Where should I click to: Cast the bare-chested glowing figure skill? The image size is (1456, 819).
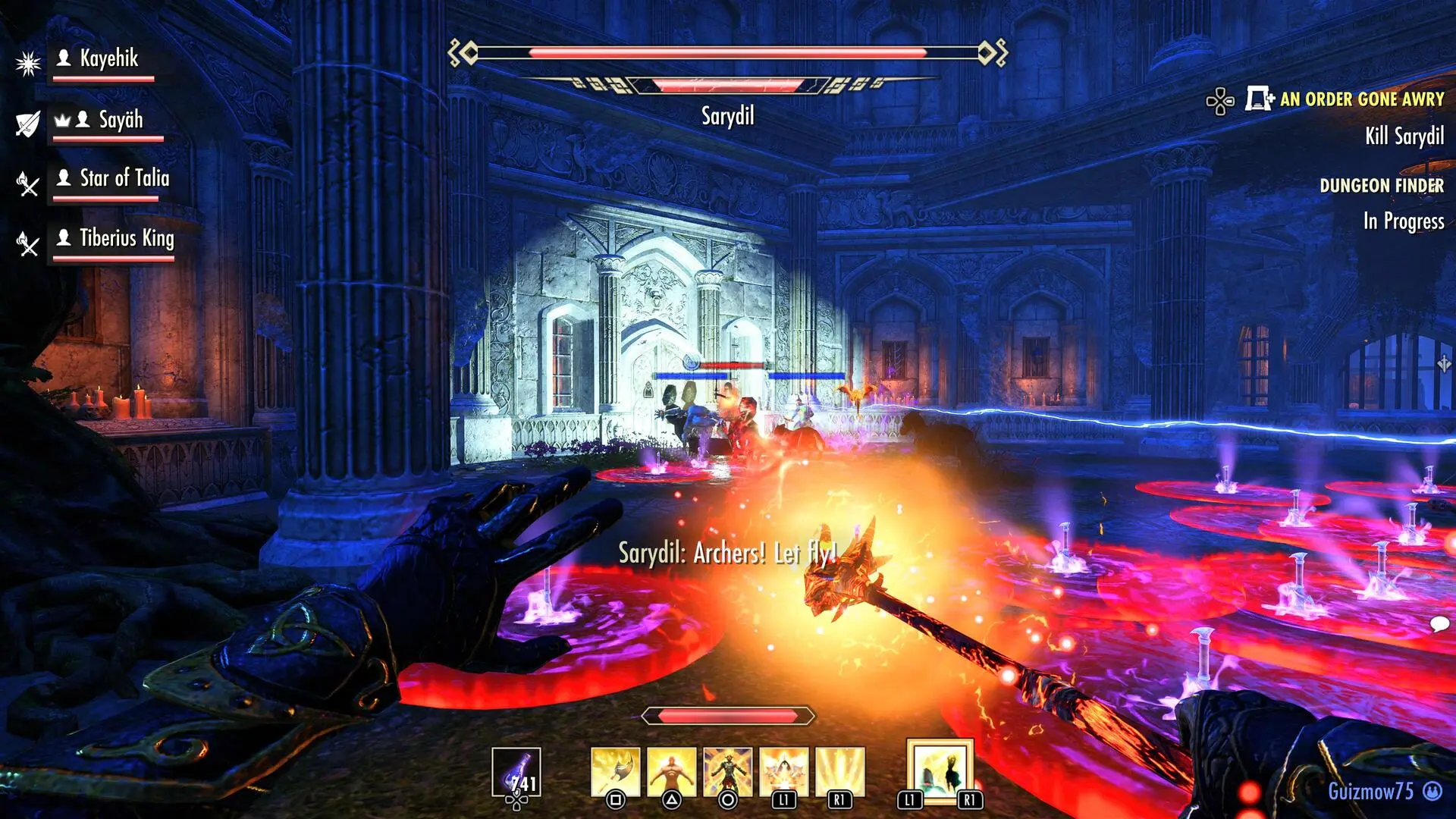(671, 771)
